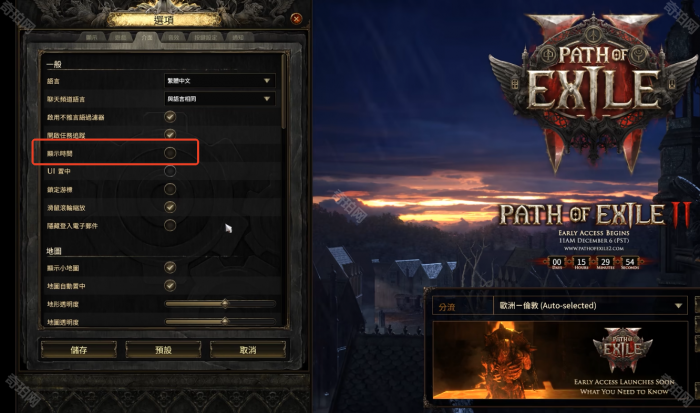Adjust the 地圖透明度 slider

click(225, 321)
